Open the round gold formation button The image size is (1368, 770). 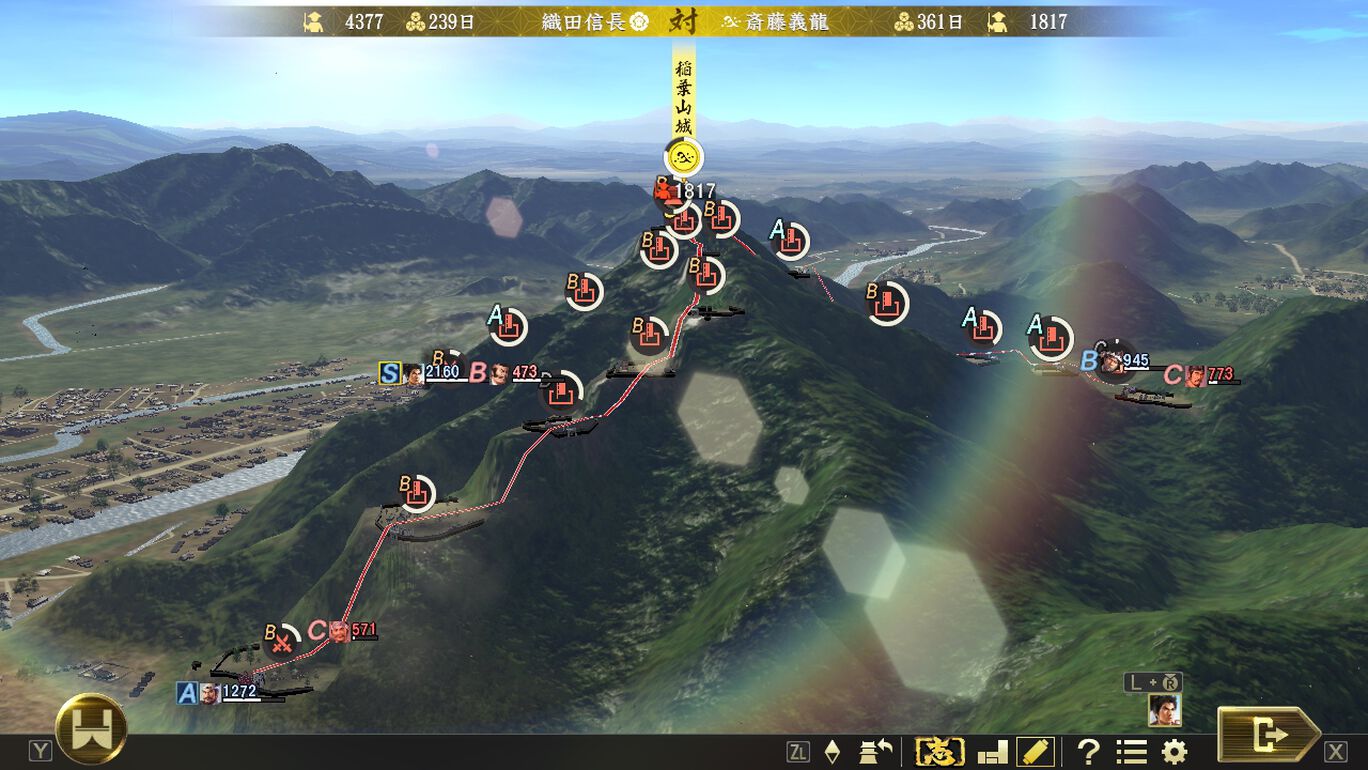(x=91, y=729)
